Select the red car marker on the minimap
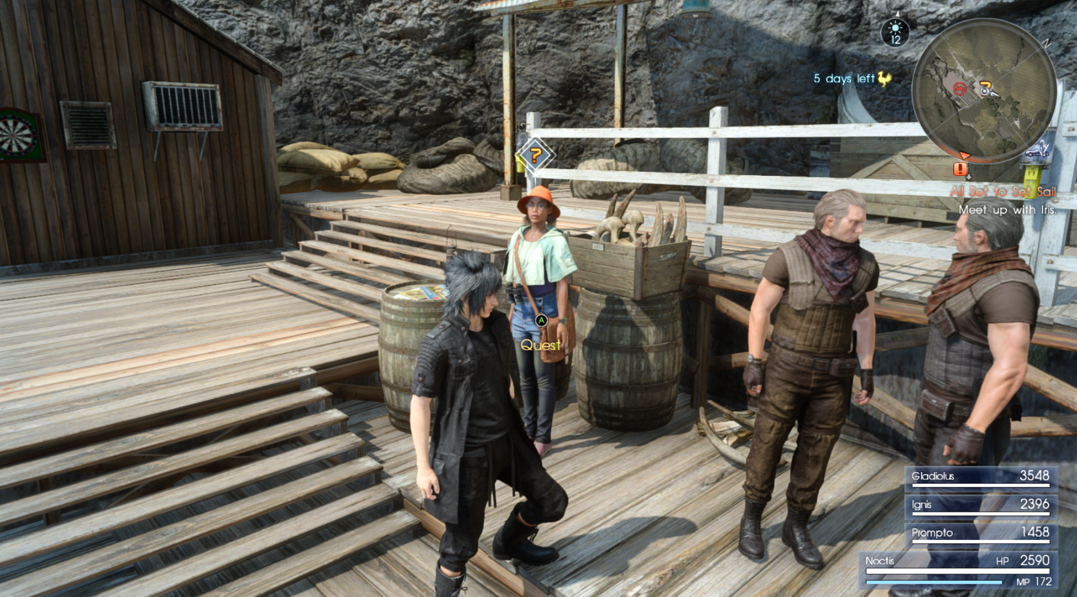This screenshot has height=597, width=1077. (x=960, y=89)
